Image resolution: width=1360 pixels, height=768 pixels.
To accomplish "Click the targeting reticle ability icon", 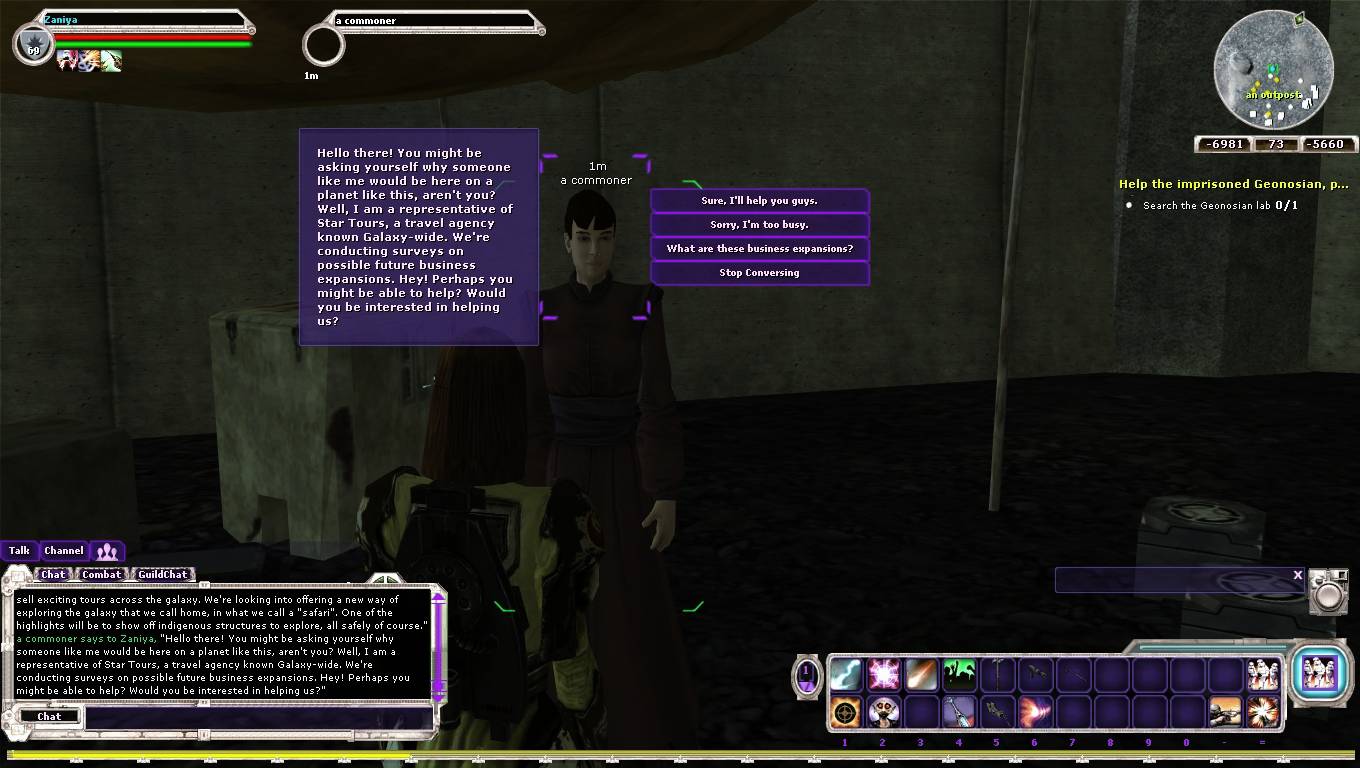I will point(847,712).
